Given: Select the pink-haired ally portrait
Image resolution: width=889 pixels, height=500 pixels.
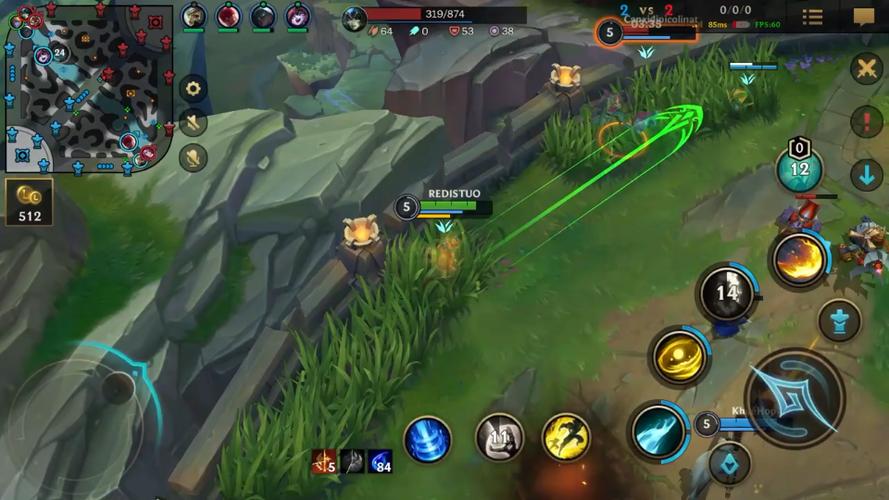Looking at the screenshot, I should click(x=297, y=17).
